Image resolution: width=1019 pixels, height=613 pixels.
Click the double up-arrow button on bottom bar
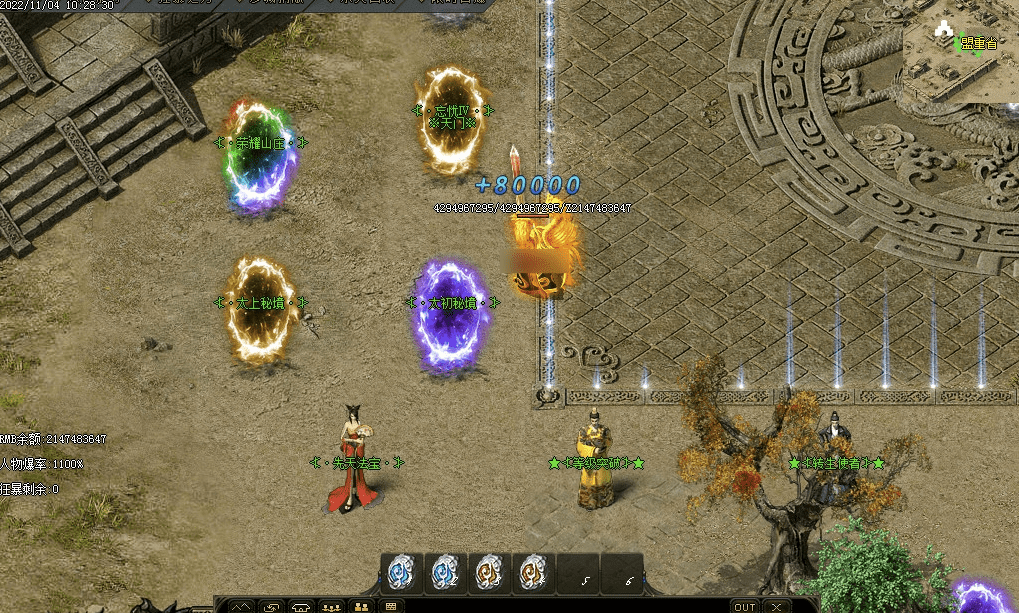click(x=241, y=606)
